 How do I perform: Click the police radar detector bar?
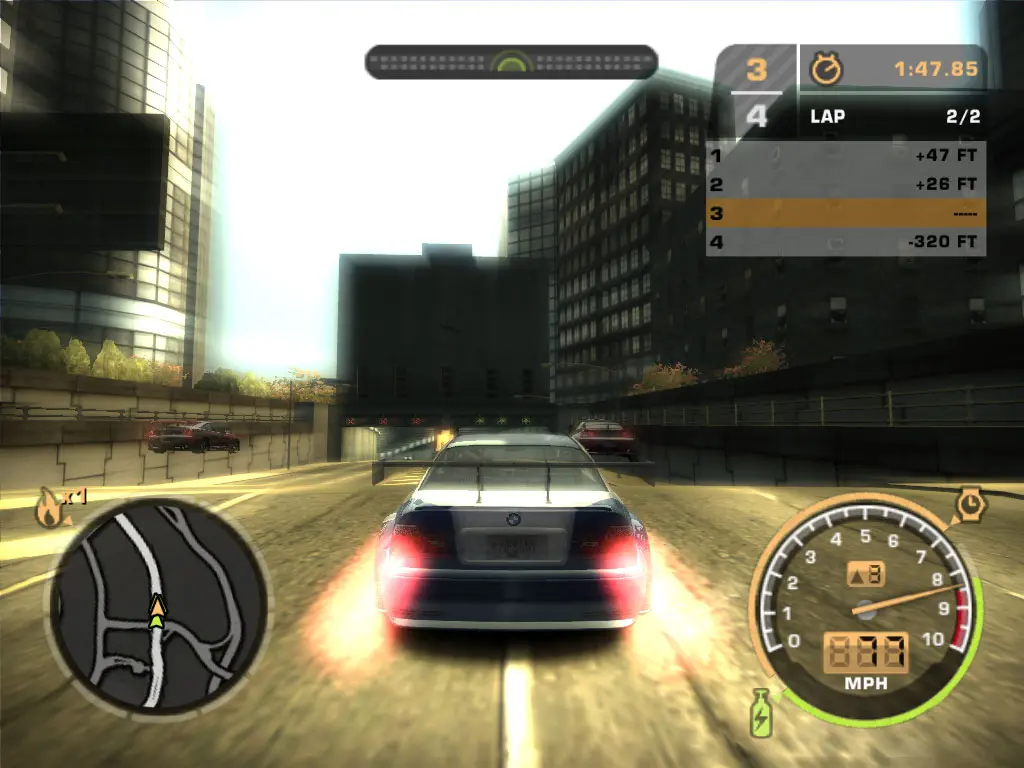[x=511, y=62]
